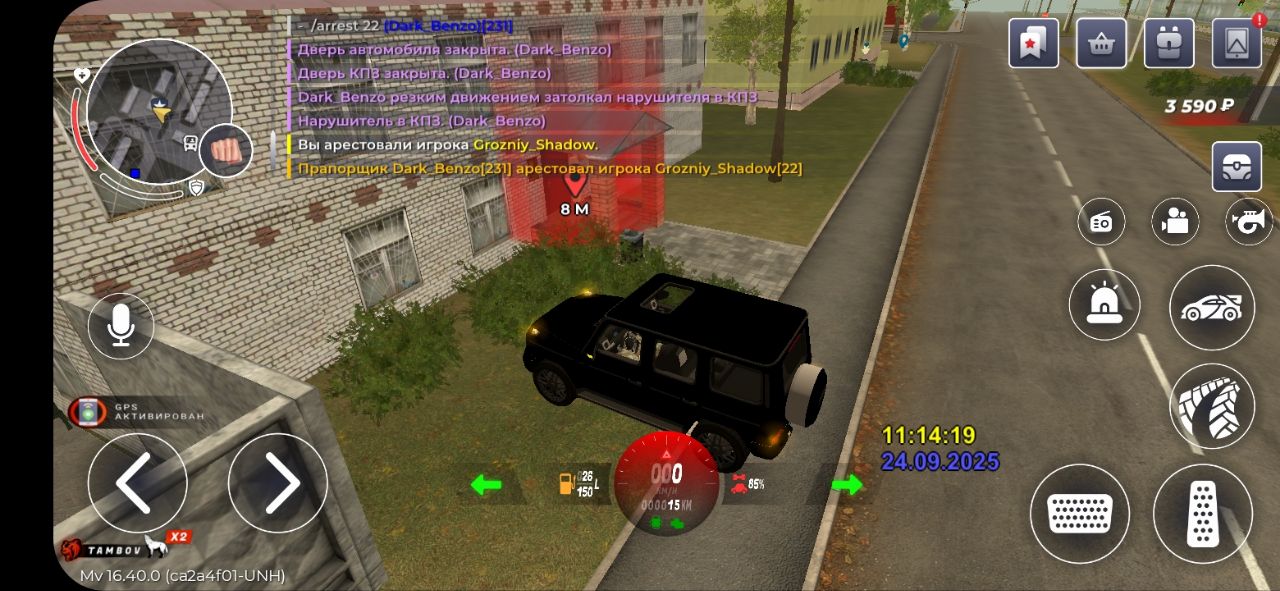Tap the sports car button

tap(1211, 307)
